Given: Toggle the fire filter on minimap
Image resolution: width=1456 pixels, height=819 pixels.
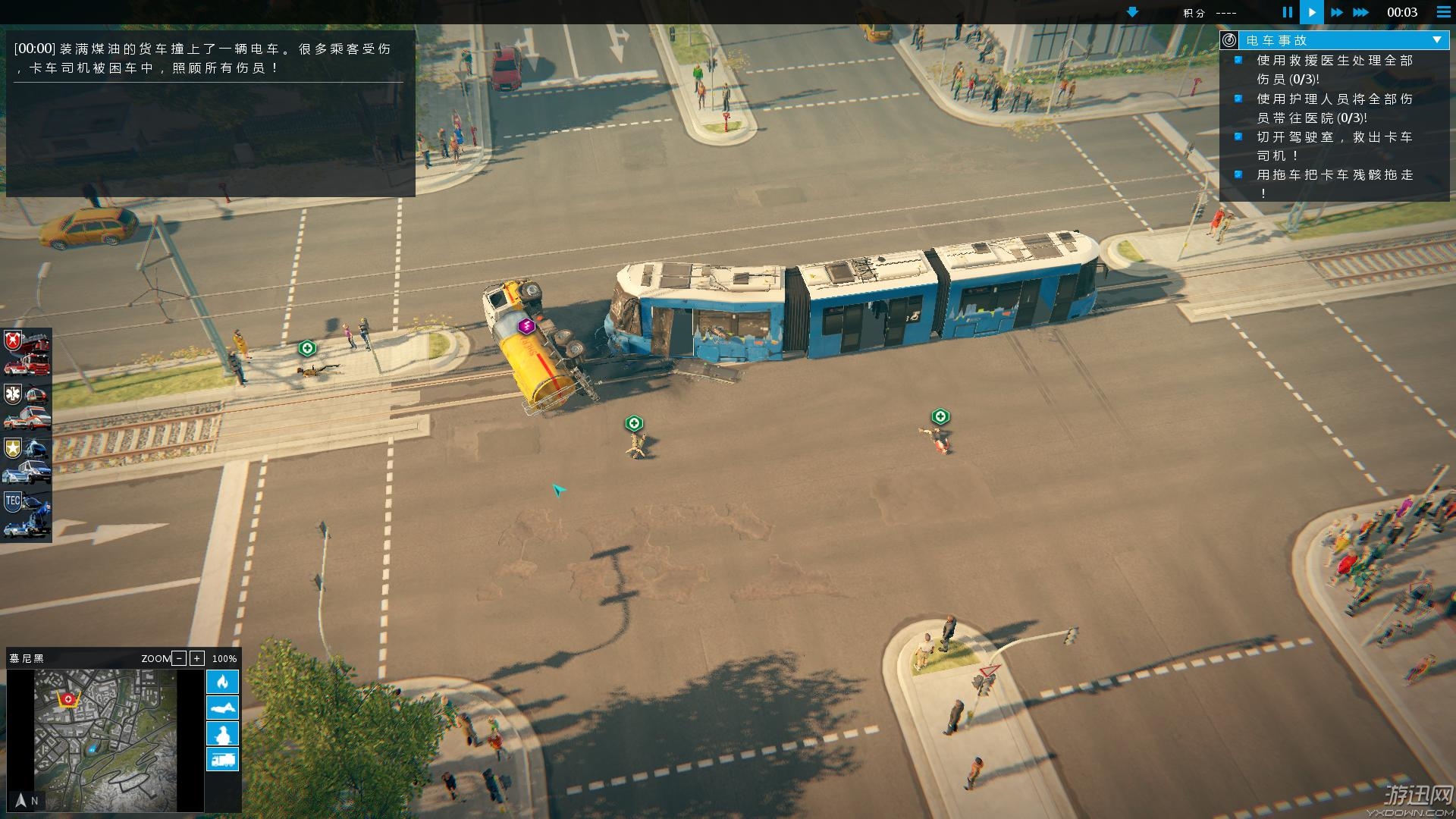Looking at the screenshot, I should 222,682.
